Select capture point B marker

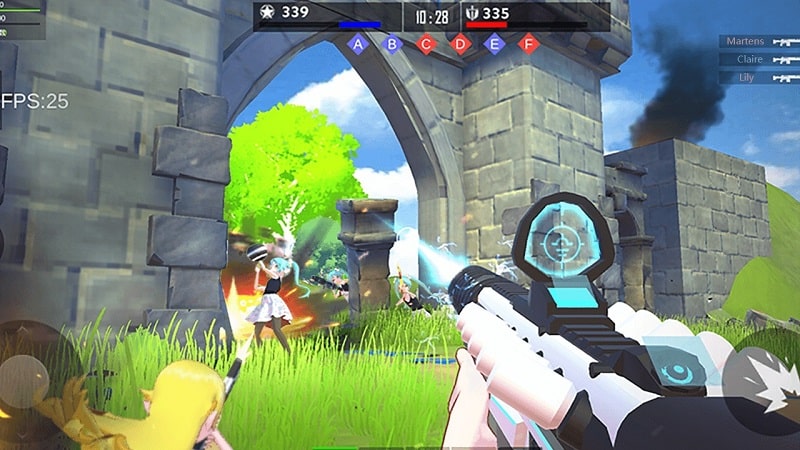coord(393,43)
